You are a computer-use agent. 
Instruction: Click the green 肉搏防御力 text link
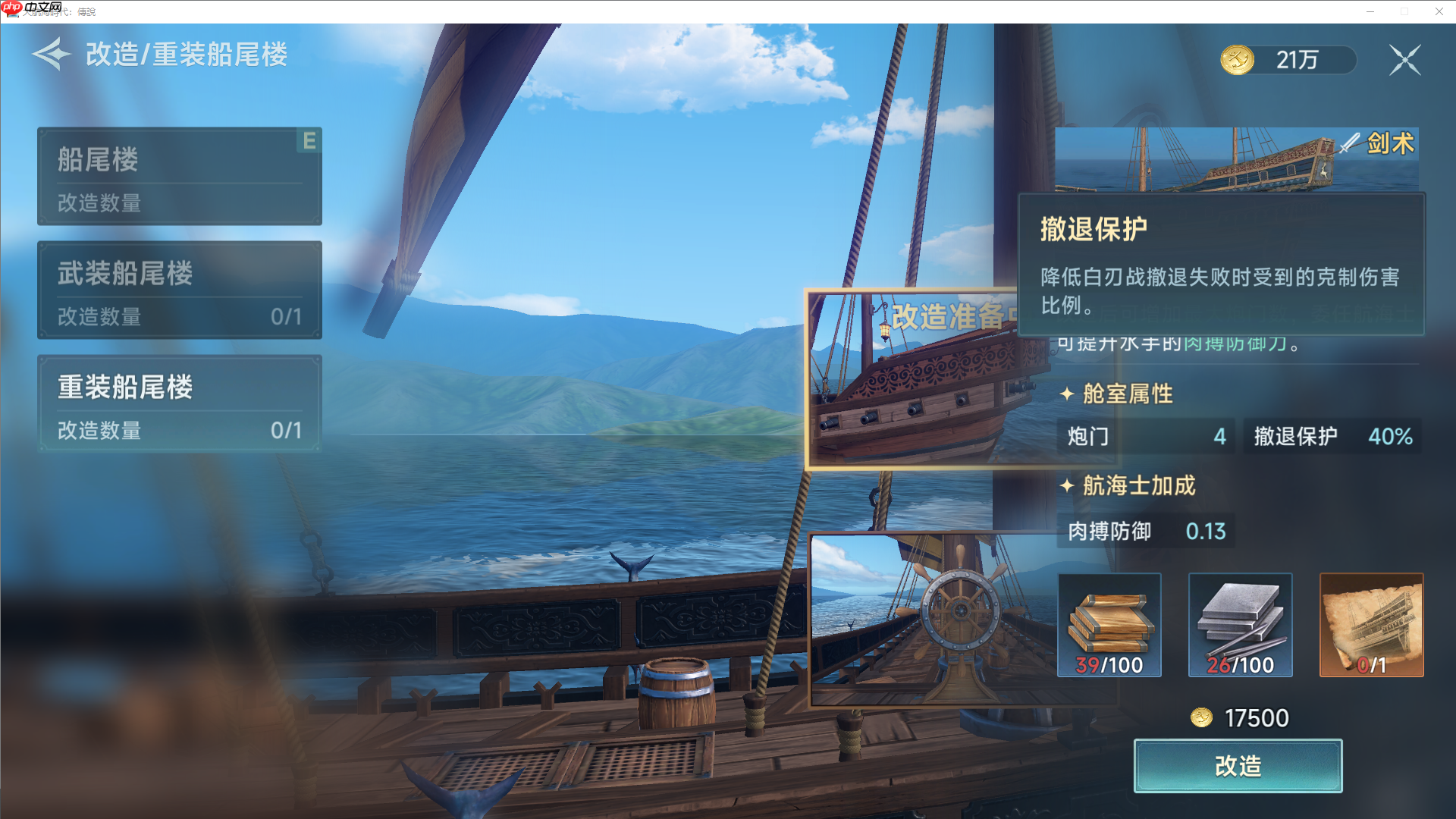point(1234,344)
